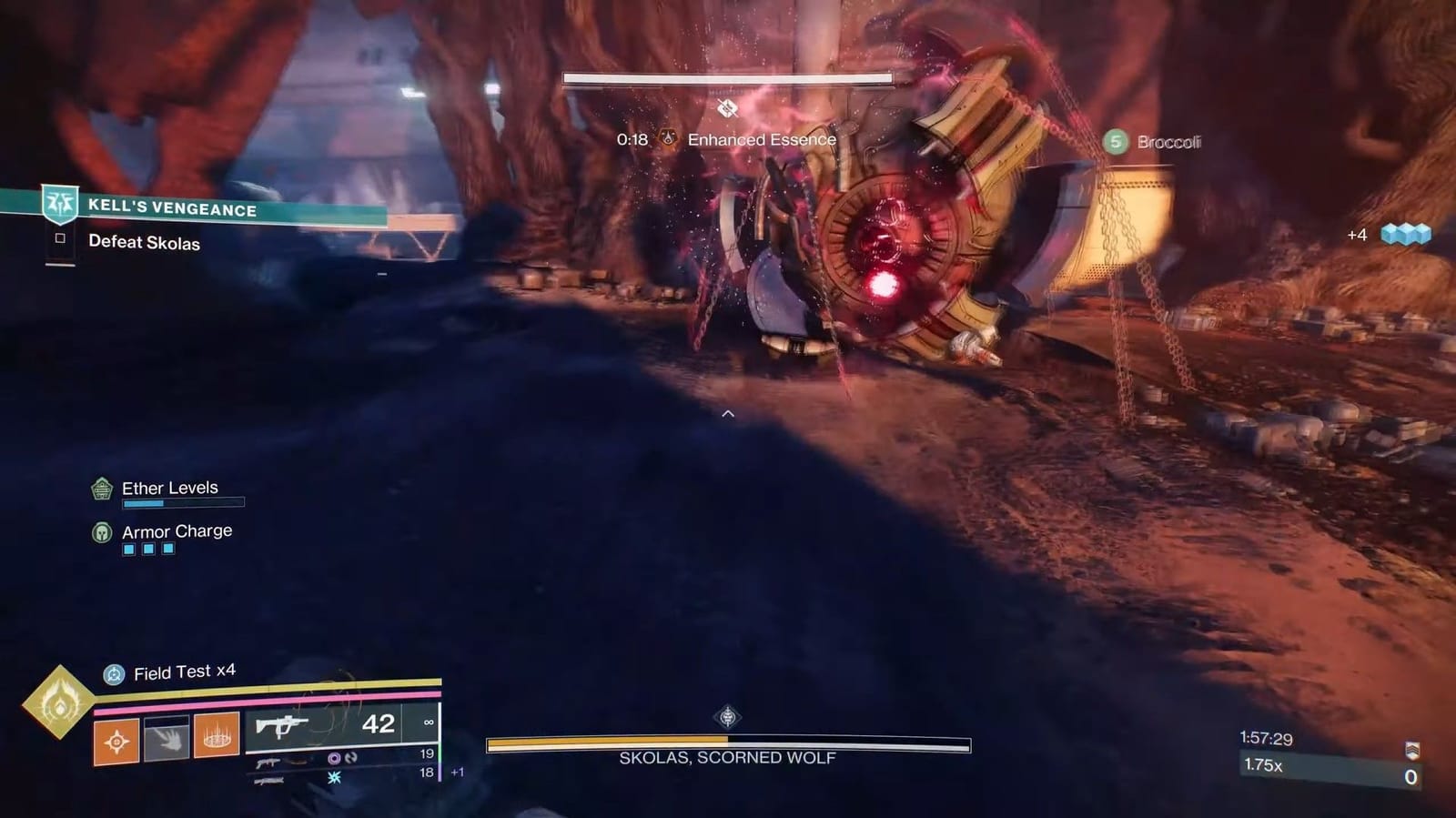1456x818 pixels.
Task: Click the Ether Levels icon
Action: [x=100, y=489]
